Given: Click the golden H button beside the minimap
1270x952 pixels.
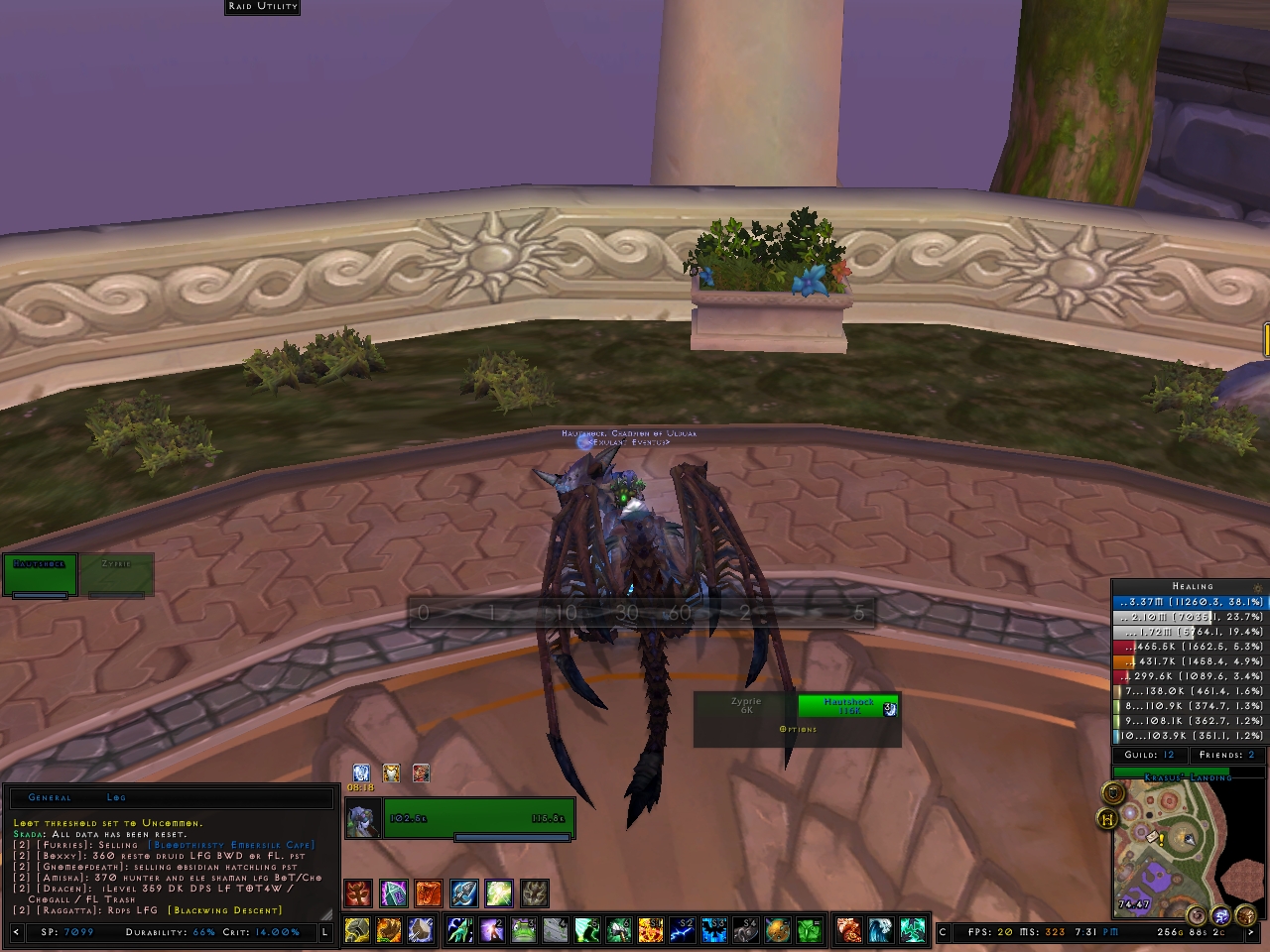Looking at the screenshot, I should click(1109, 819).
